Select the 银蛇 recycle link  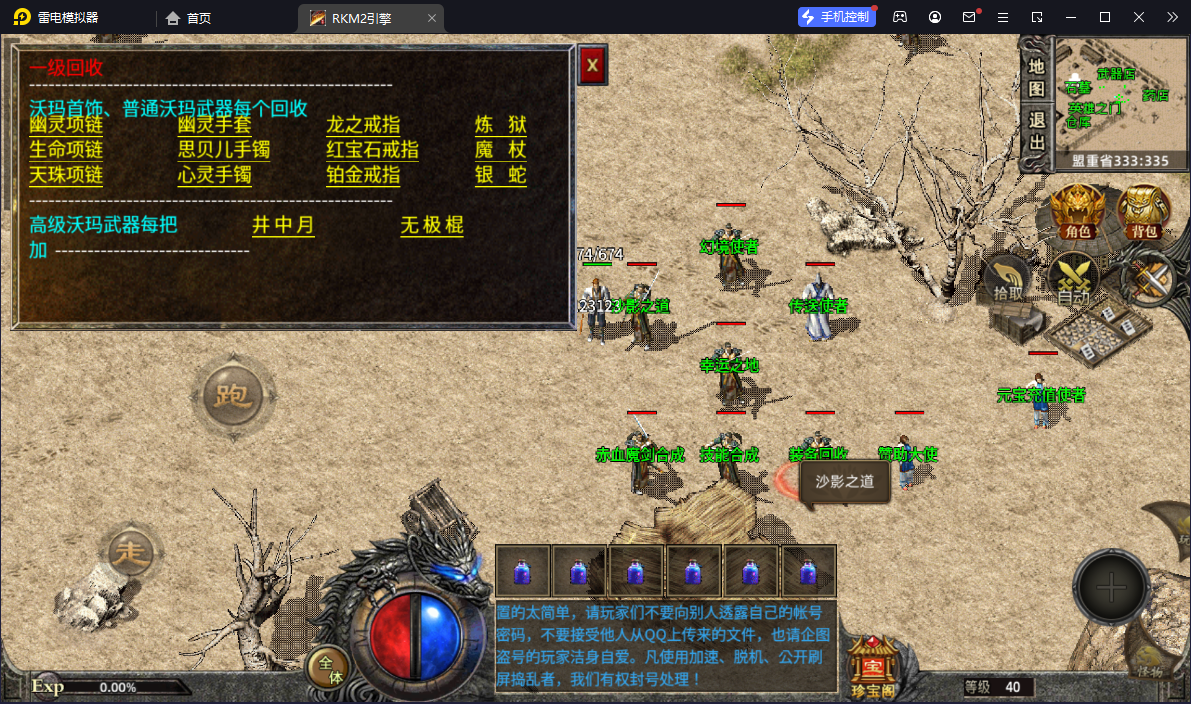pyautogui.click(x=500, y=175)
